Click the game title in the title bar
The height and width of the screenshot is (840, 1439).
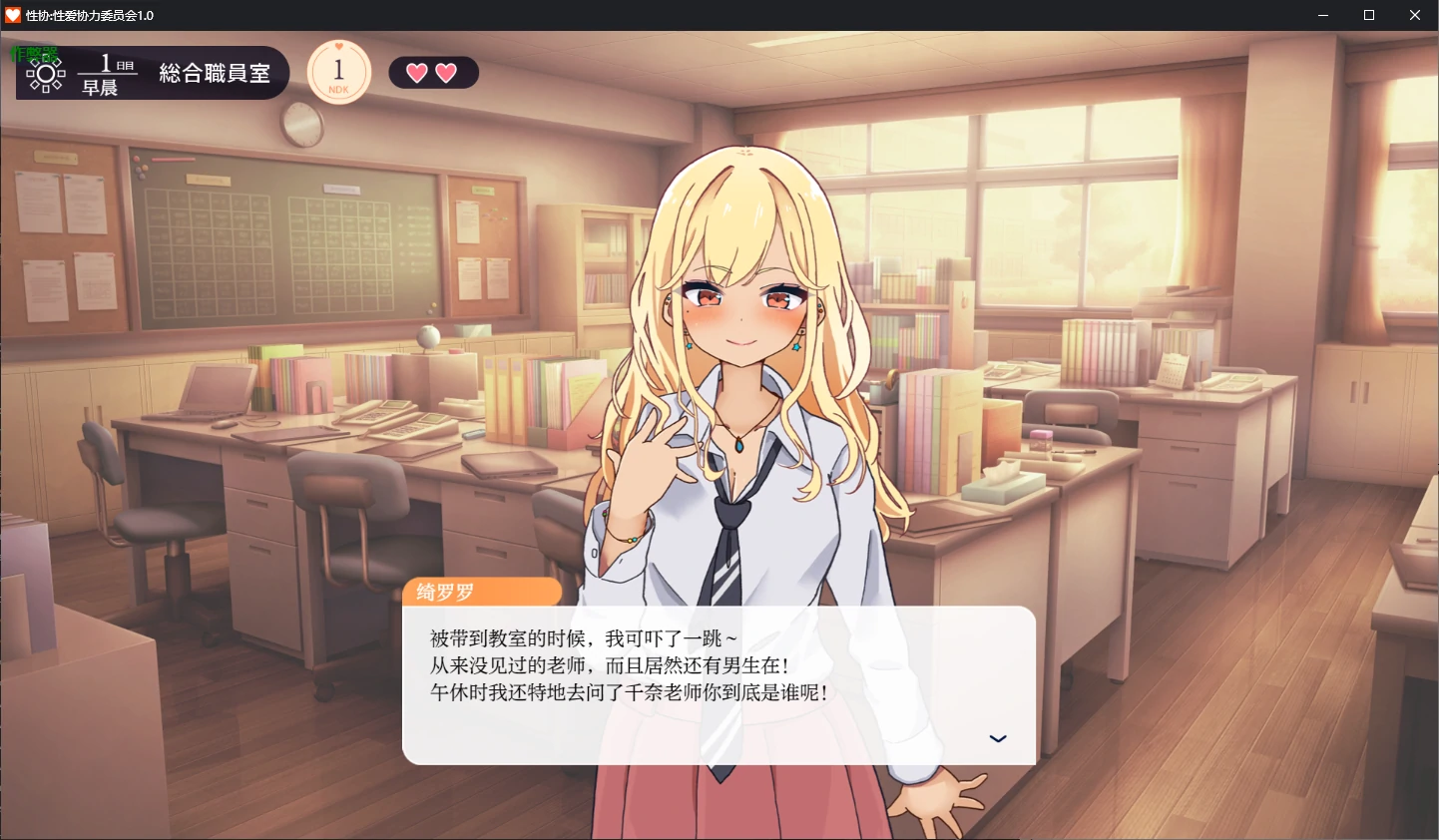point(90,15)
